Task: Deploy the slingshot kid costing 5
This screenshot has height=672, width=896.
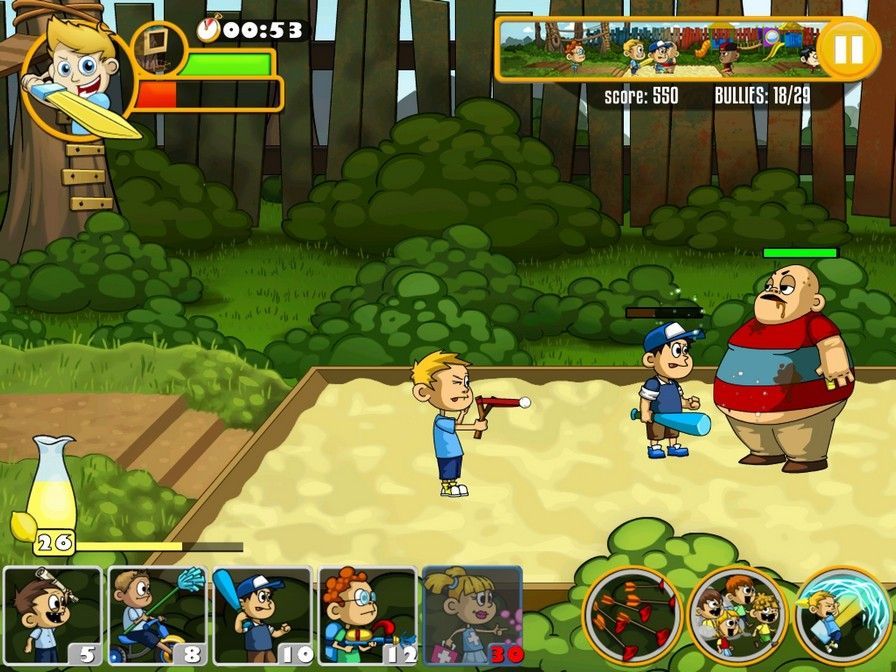Action: coord(52,616)
